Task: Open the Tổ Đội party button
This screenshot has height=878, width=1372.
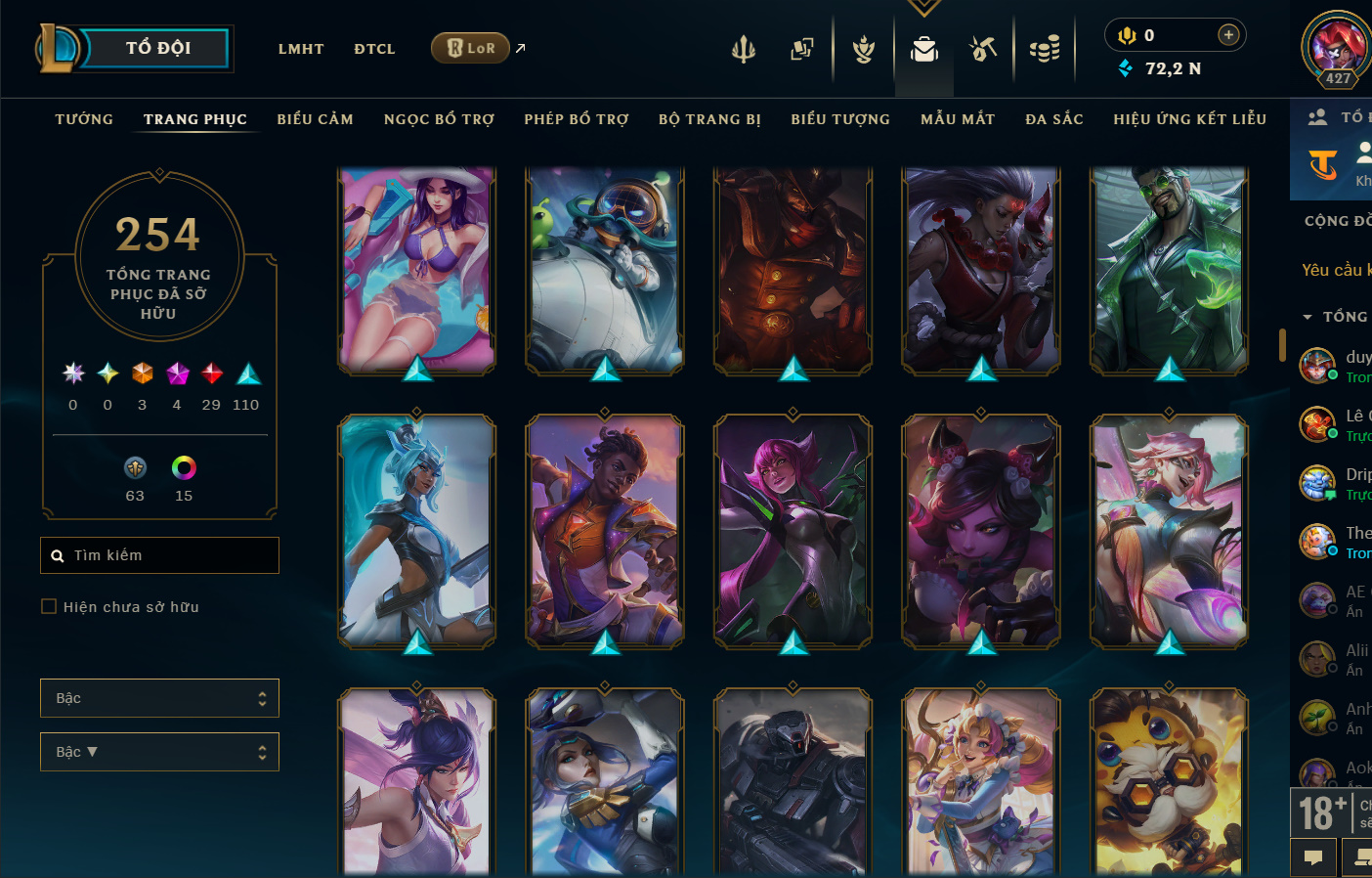Action: point(156,48)
